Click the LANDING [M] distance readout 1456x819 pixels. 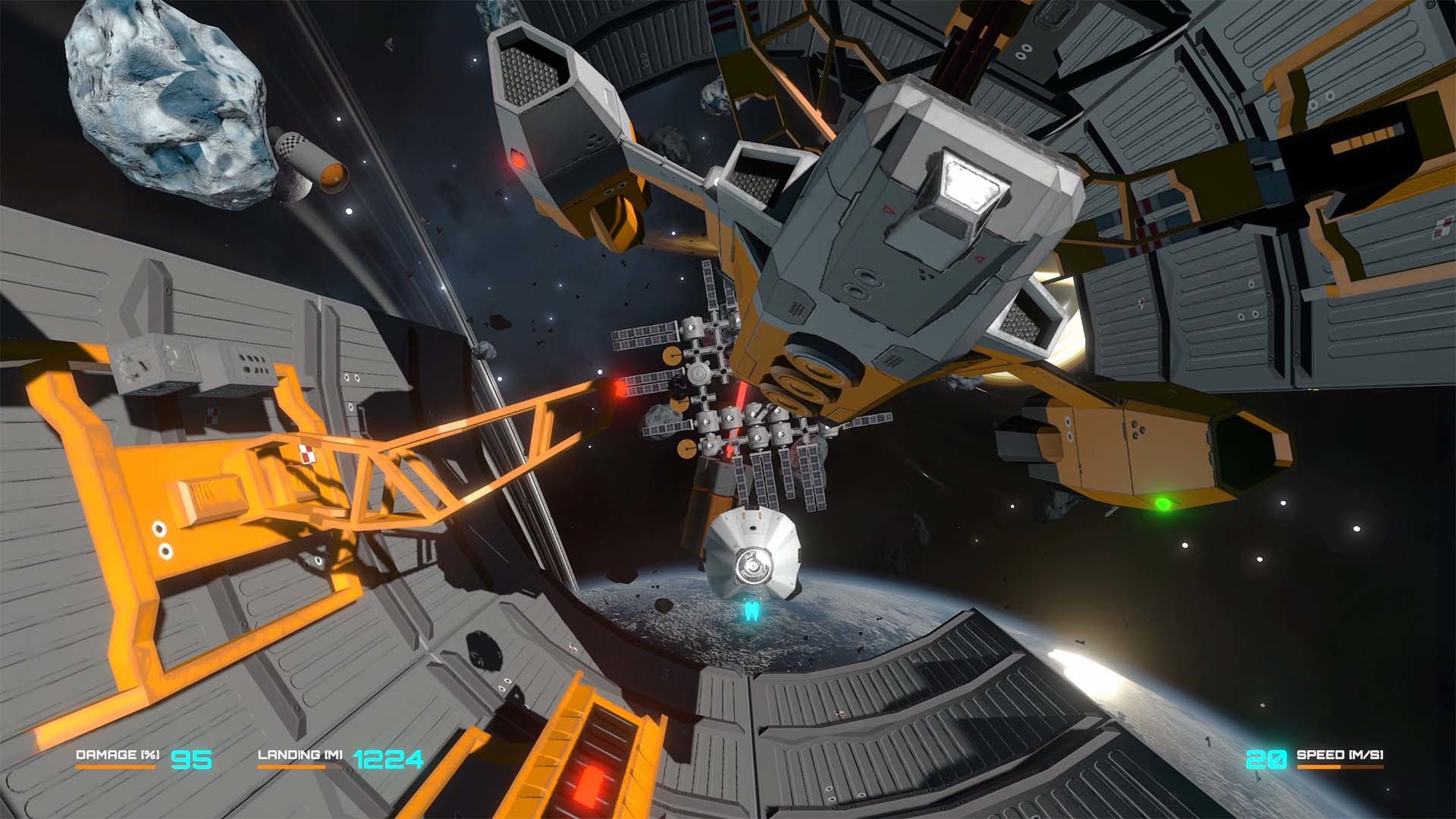point(301,755)
